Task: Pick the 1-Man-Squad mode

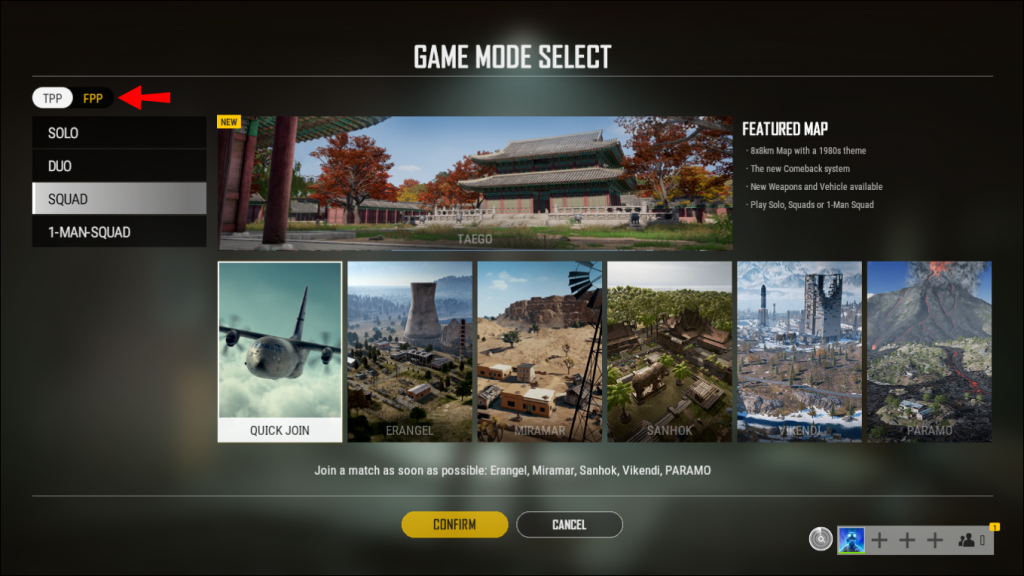Action: click(x=119, y=232)
